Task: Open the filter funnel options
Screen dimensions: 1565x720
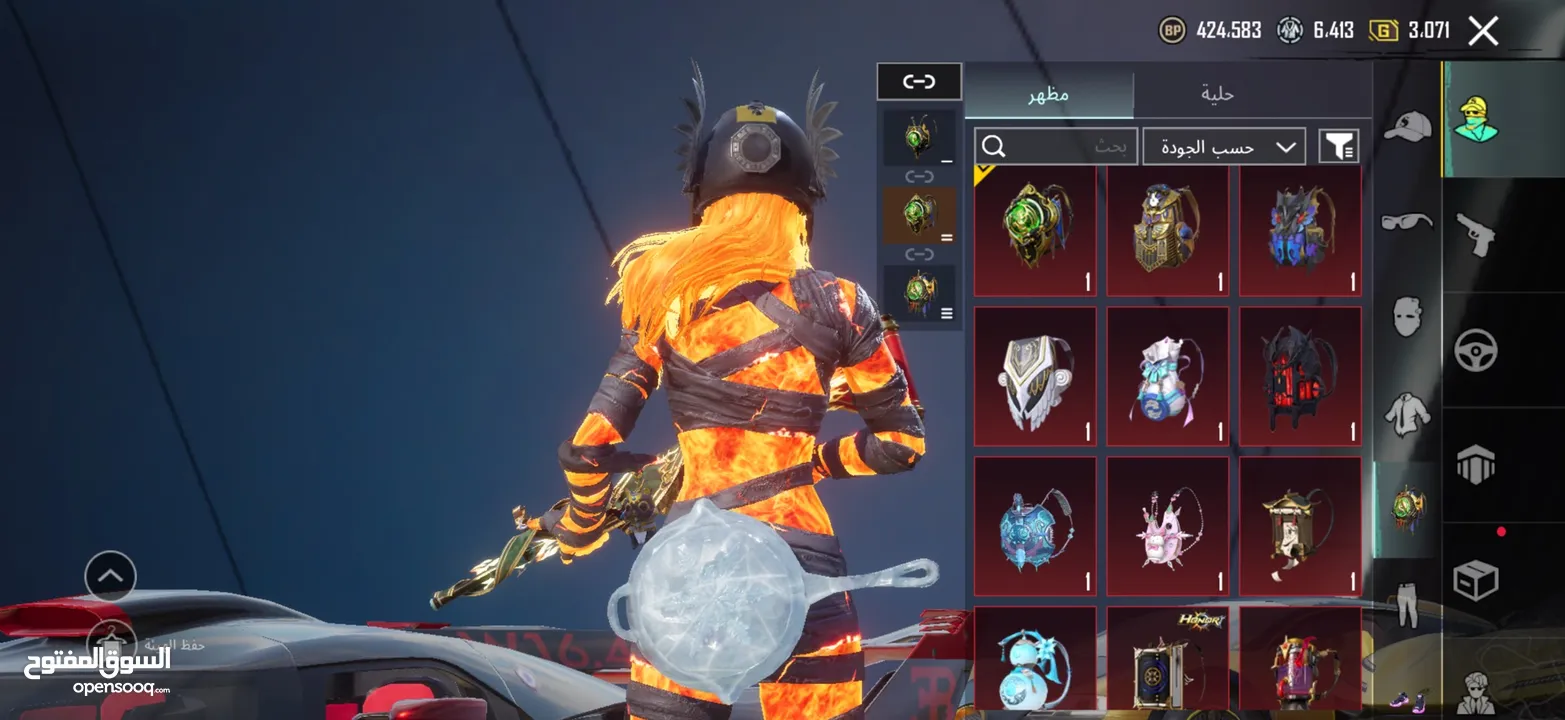Action: click(x=1338, y=147)
